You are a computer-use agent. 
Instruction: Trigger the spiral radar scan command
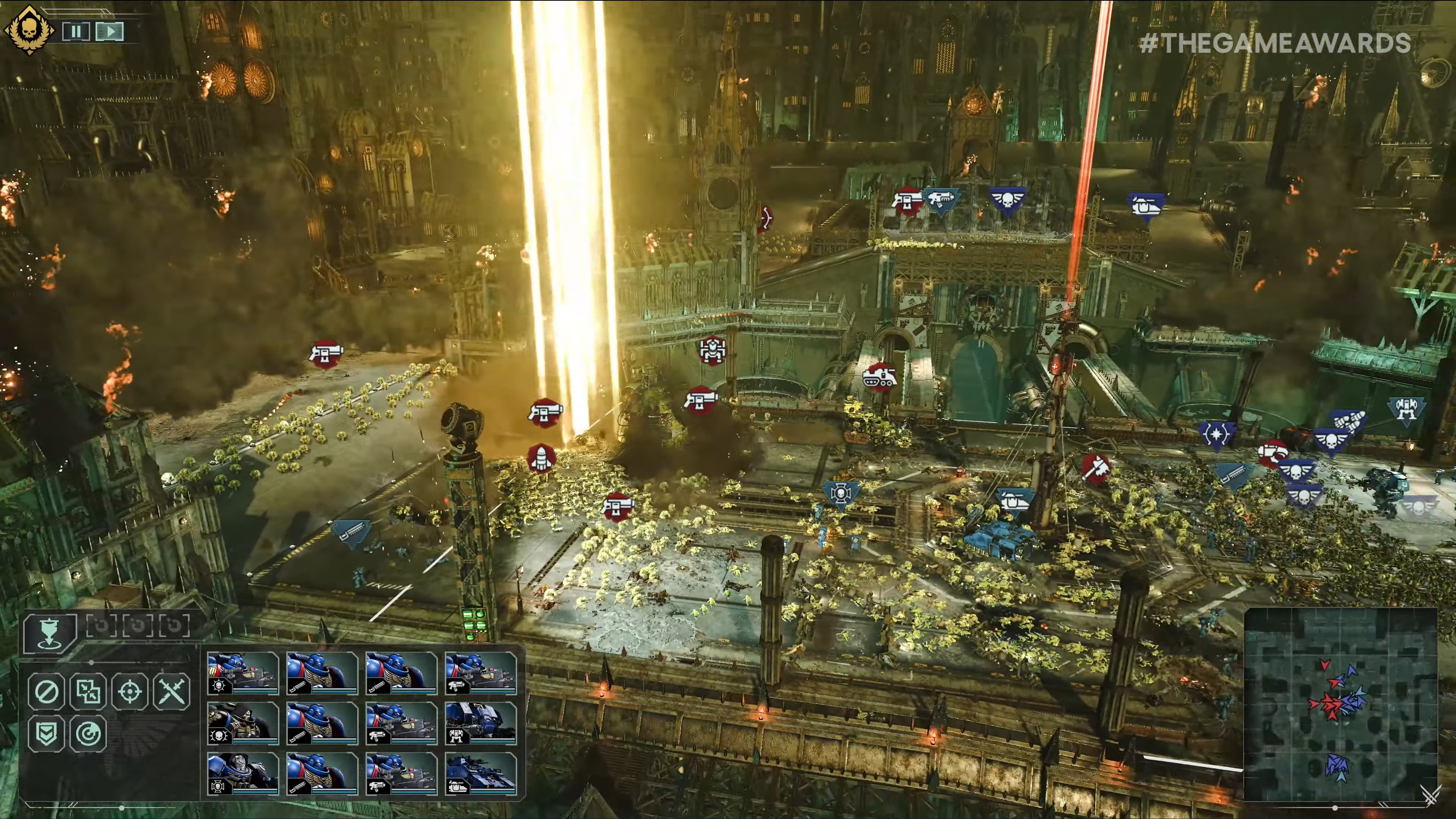click(88, 734)
